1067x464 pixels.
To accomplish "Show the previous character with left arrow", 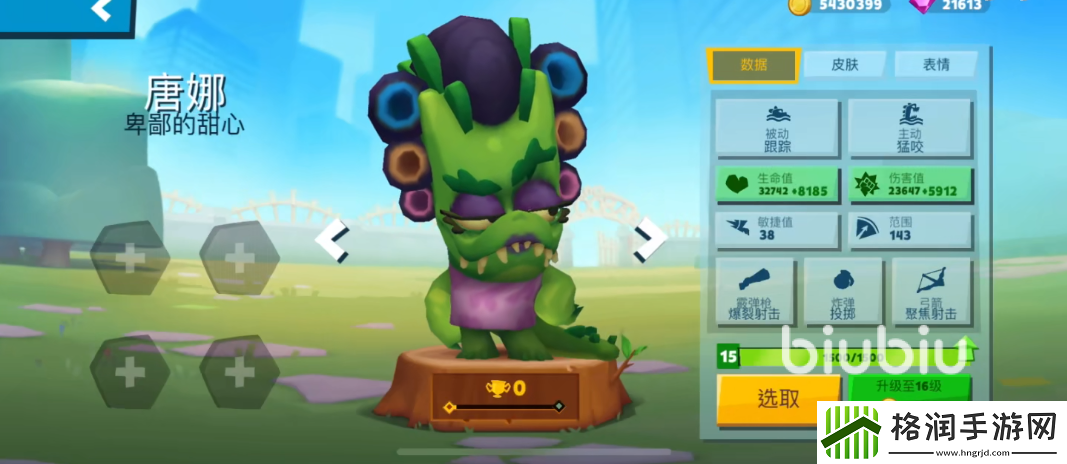I will click(332, 240).
